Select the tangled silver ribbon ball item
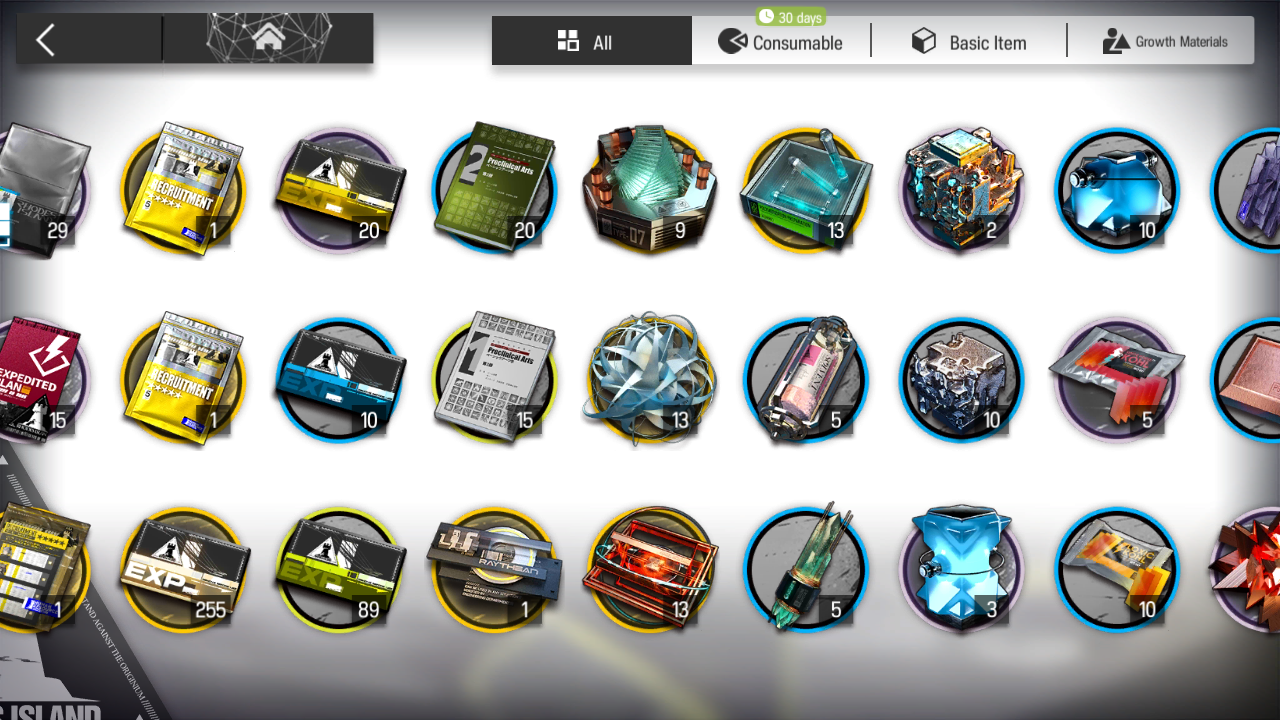This screenshot has width=1280, height=720. [x=650, y=379]
